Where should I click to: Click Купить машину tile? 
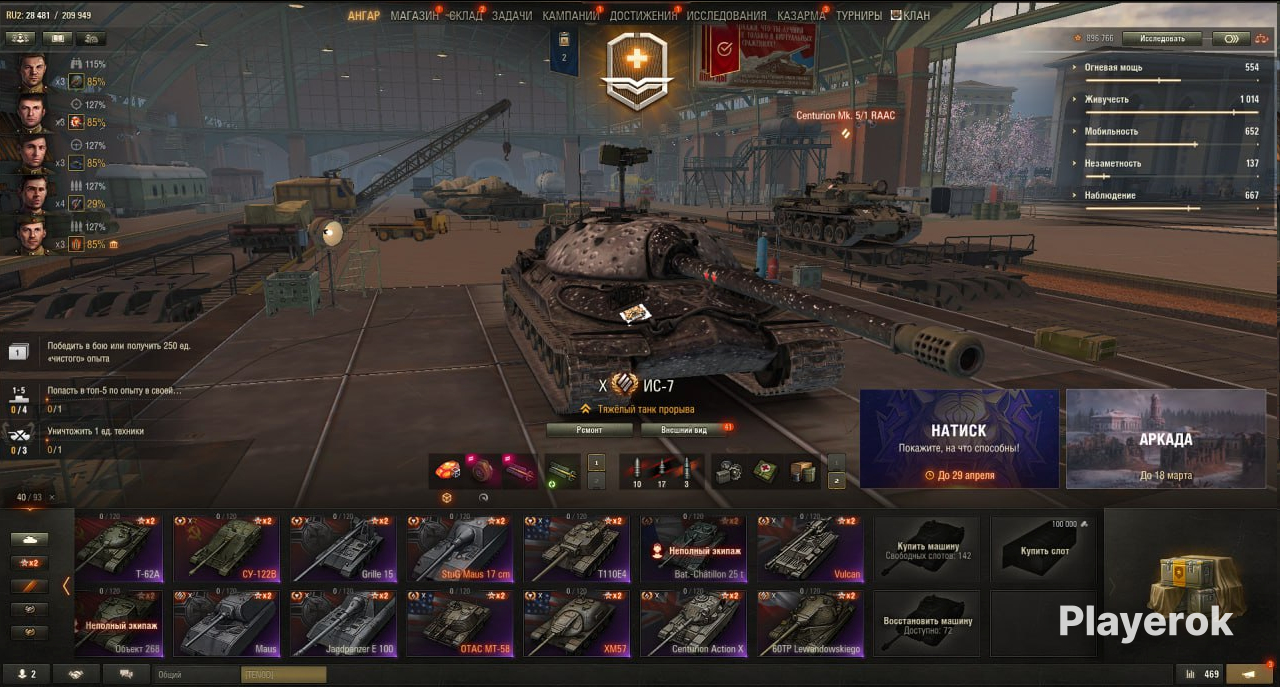[x=927, y=549]
